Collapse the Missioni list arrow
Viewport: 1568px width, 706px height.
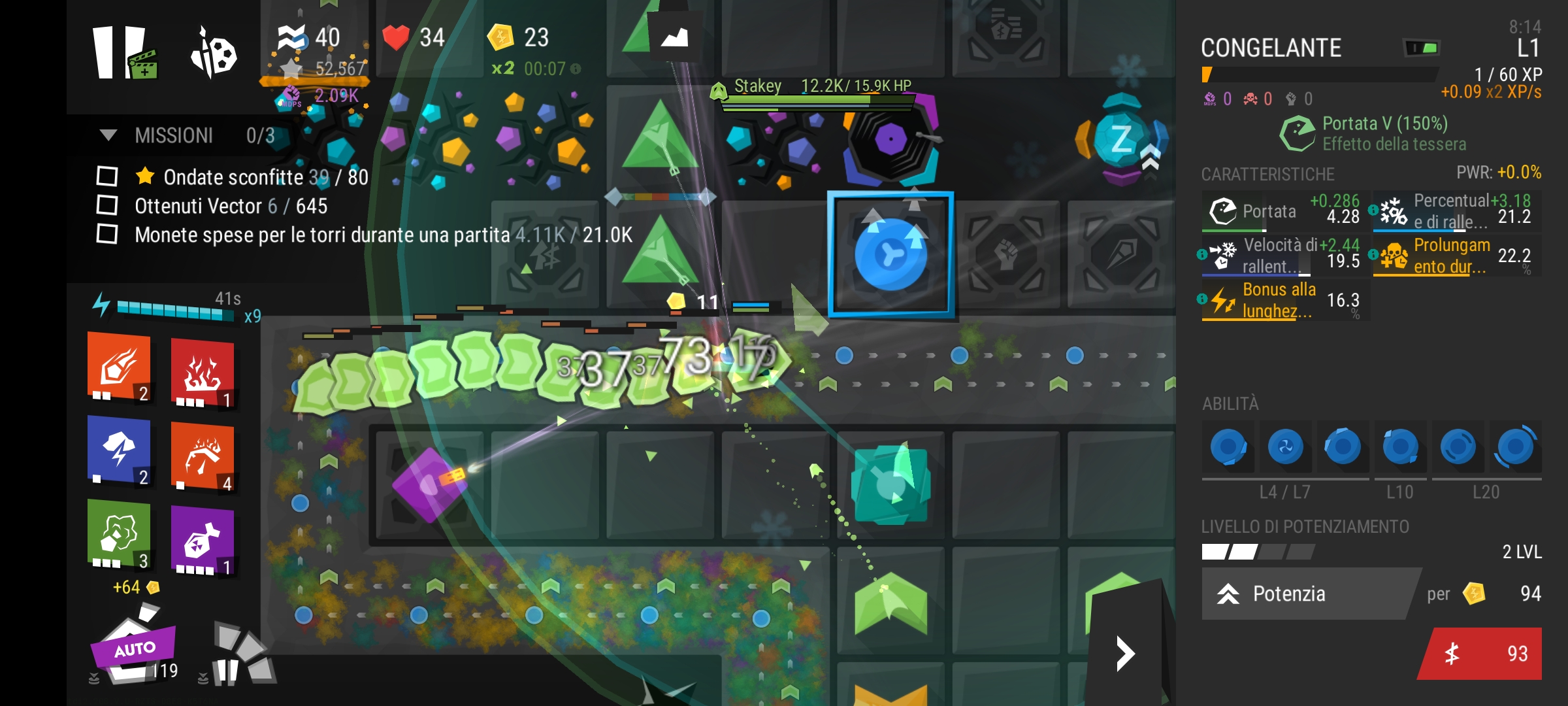108,135
